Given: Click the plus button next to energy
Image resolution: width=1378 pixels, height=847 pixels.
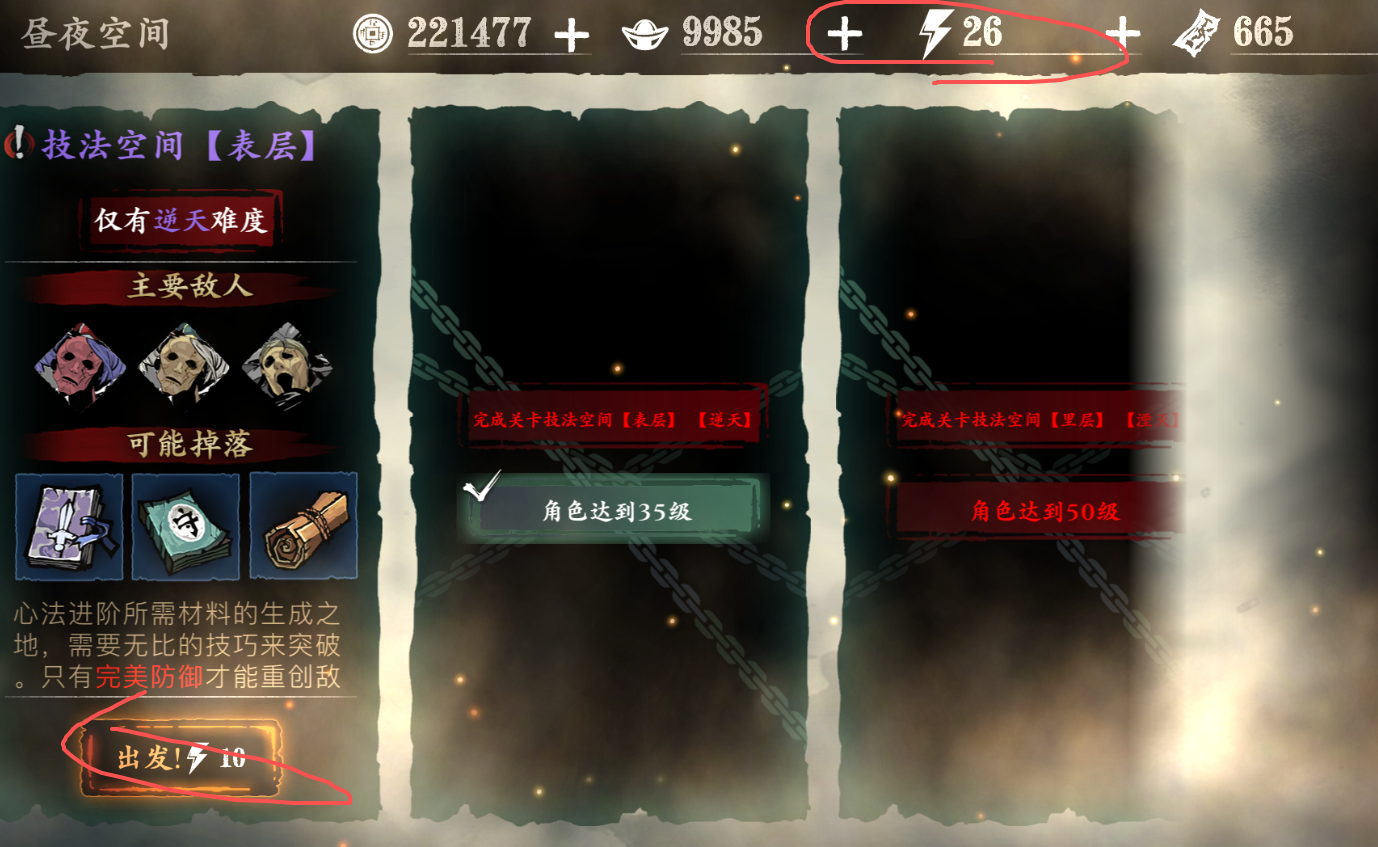Looking at the screenshot, I should [845, 32].
